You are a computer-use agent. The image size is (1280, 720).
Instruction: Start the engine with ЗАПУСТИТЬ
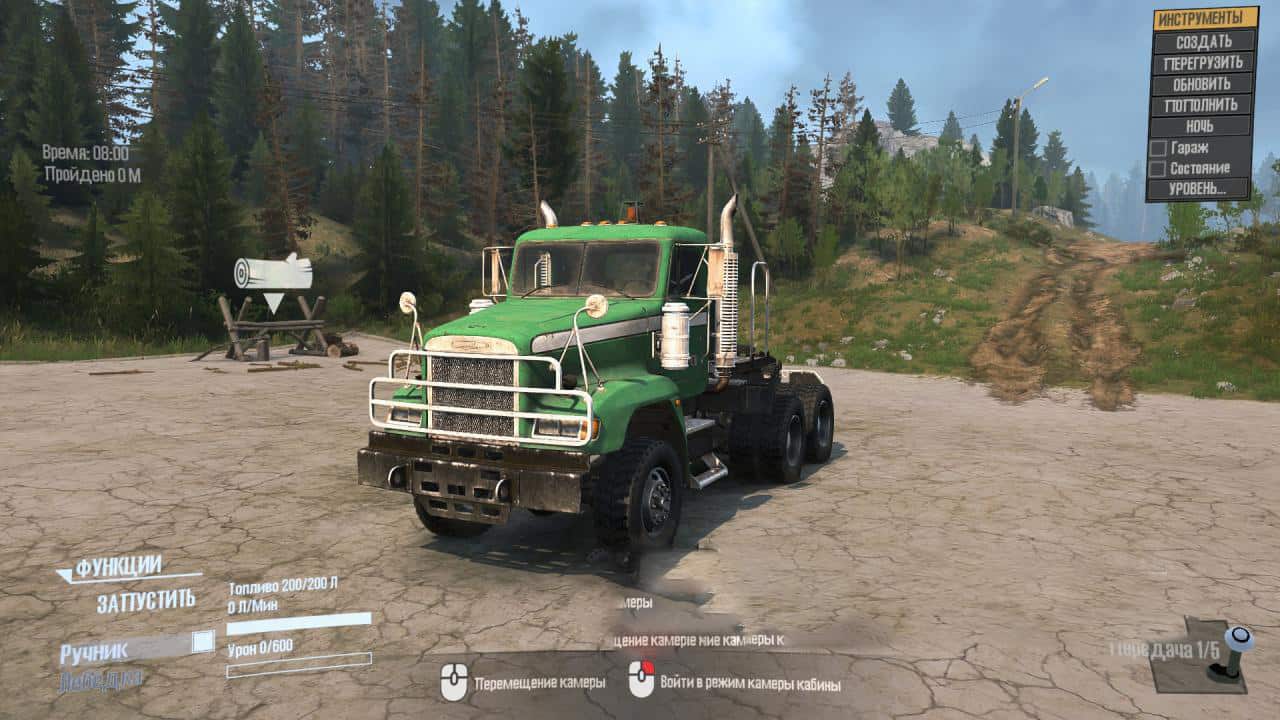pyautogui.click(x=146, y=602)
